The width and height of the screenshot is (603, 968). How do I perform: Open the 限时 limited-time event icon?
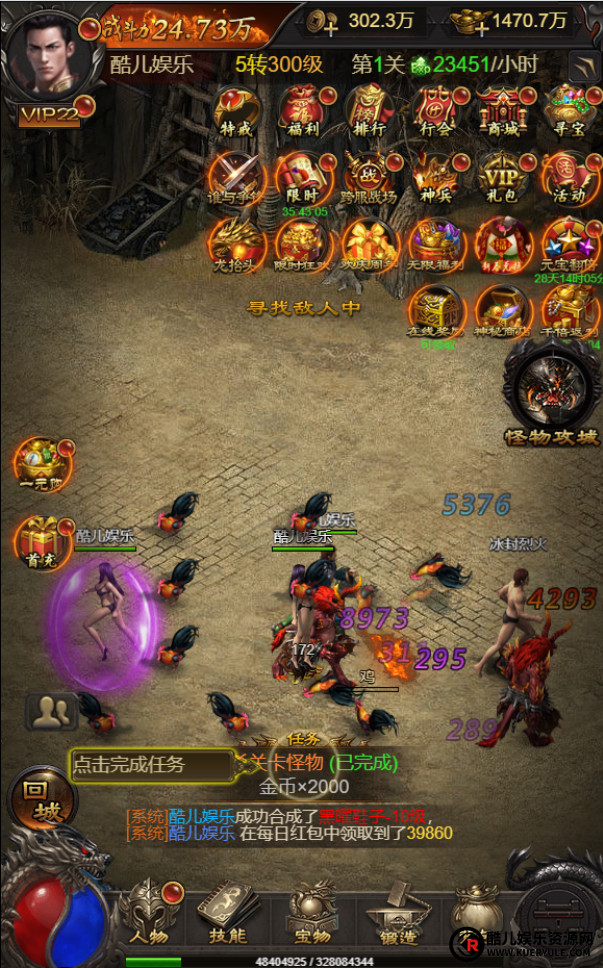302,178
